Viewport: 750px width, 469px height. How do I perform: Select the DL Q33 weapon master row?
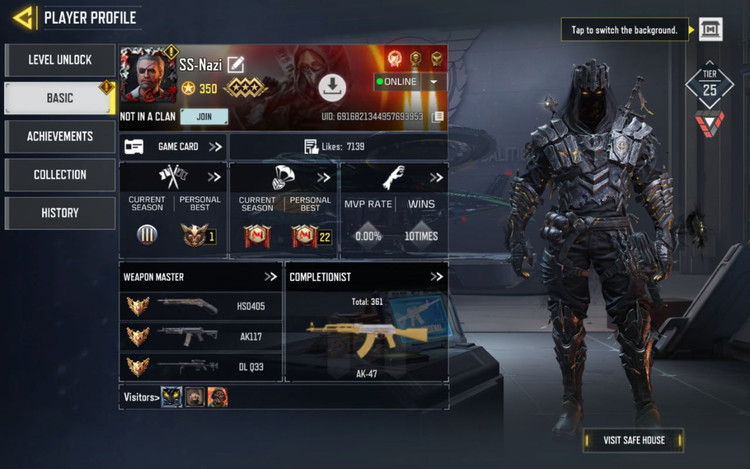(200, 366)
